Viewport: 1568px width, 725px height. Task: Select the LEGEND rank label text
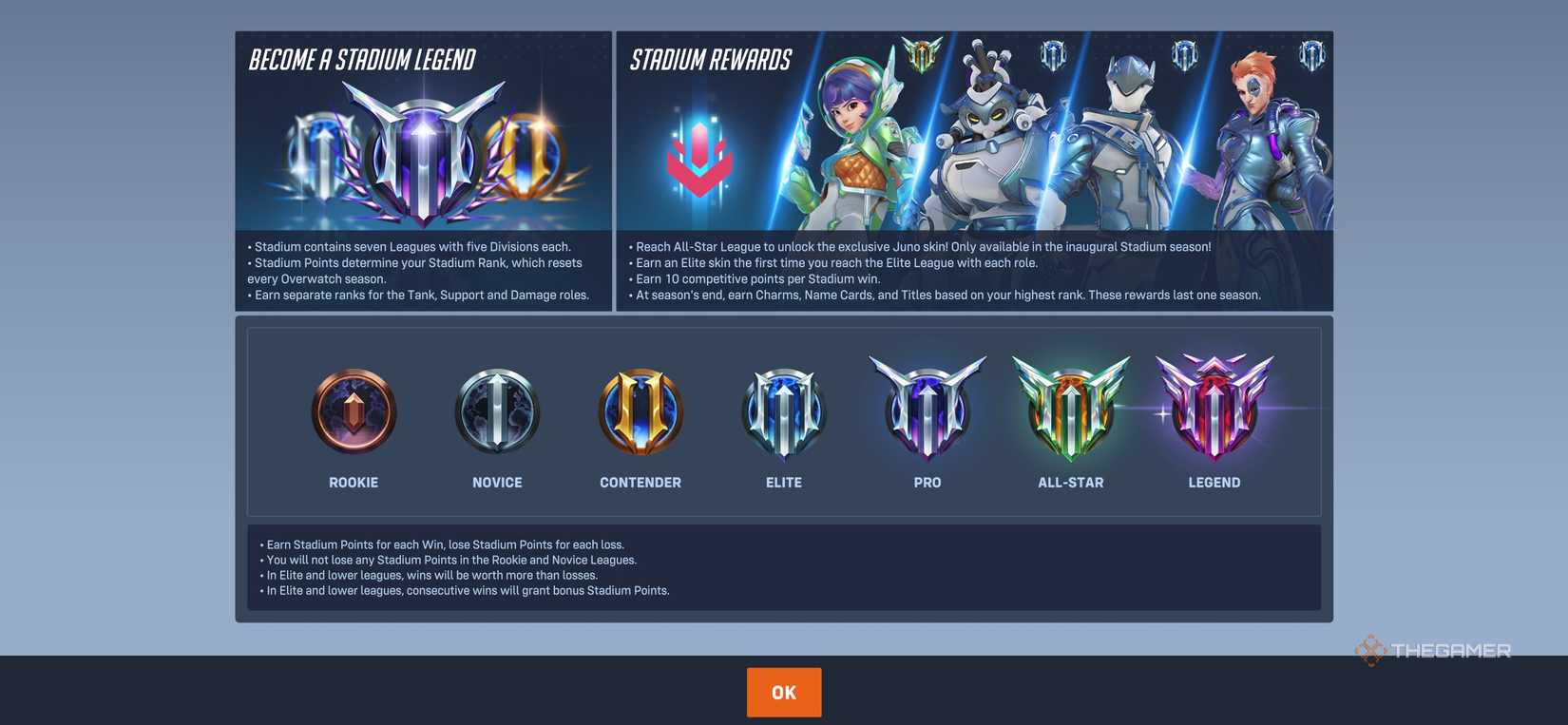pos(1214,481)
